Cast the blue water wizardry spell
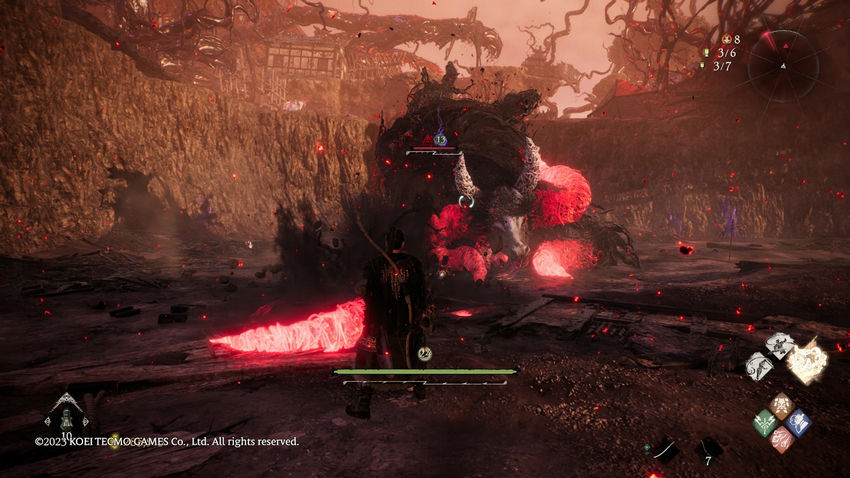The image size is (850, 478). tap(797, 422)
